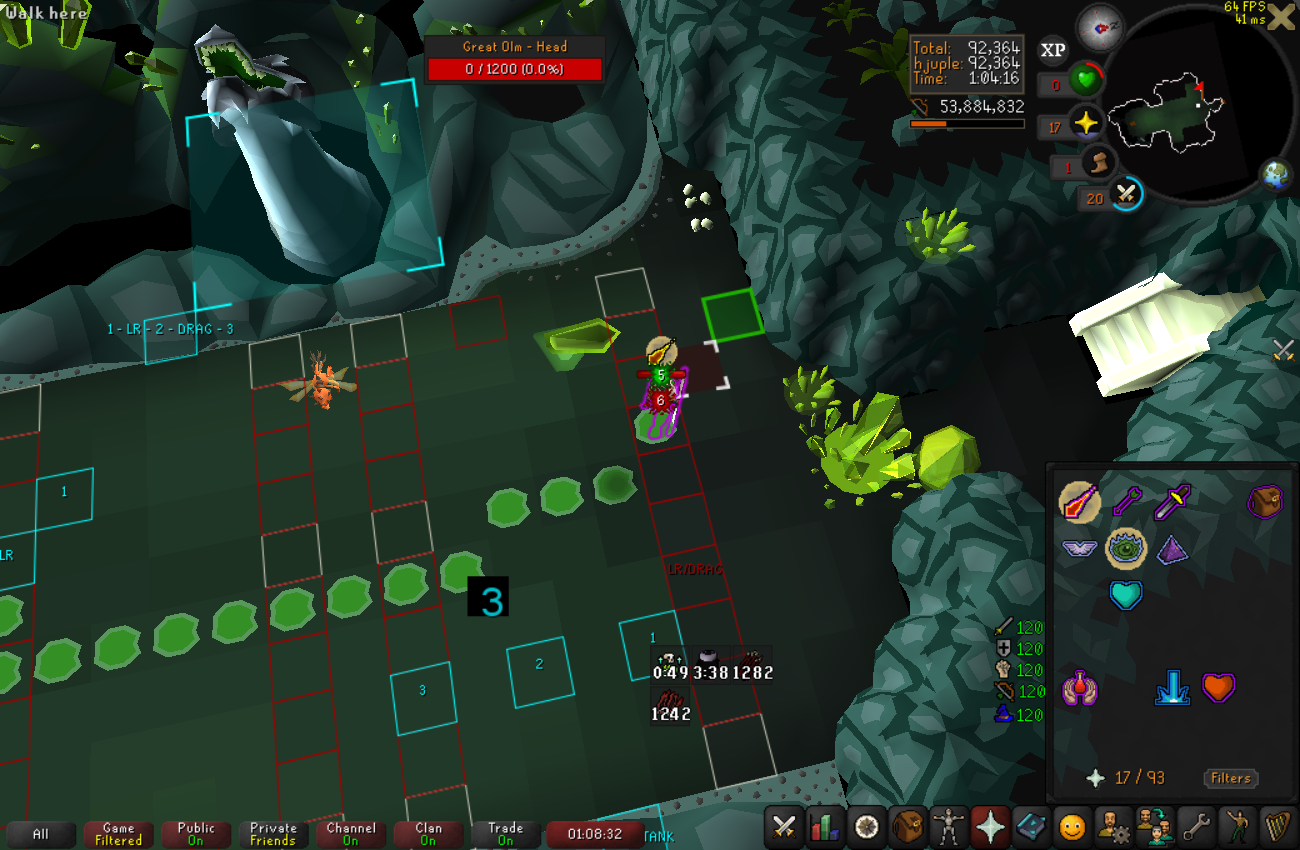This screenshot has width=1300, height=850.
Task: Toggle run with the boot orb
Action: [x=1097, y=162]
